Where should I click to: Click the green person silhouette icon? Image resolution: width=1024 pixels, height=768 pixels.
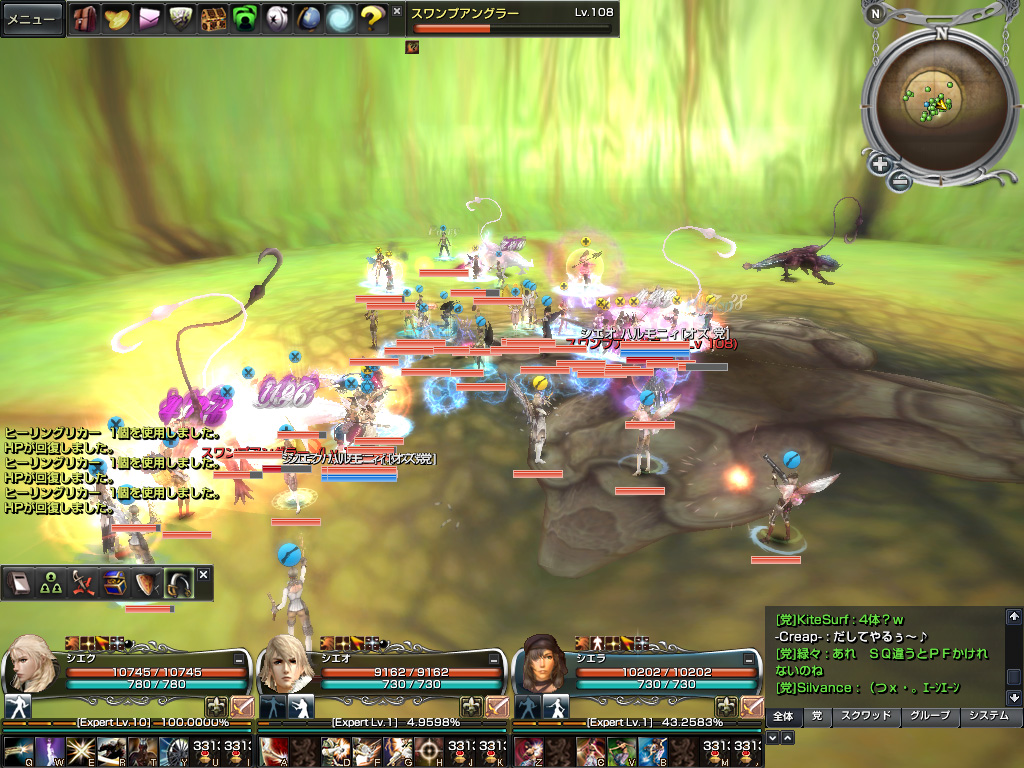tap(245, 18)
